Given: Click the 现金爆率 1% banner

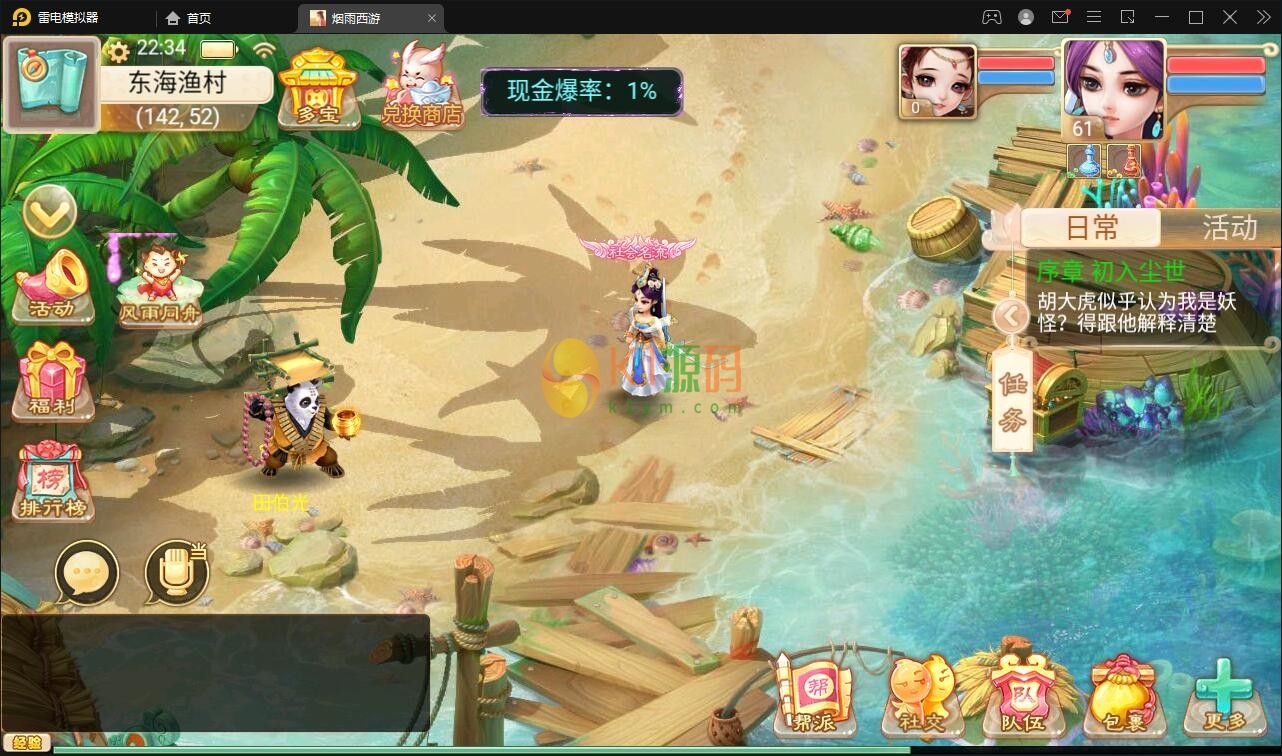Looking at the screenshot, I should [x=581, y=90].
